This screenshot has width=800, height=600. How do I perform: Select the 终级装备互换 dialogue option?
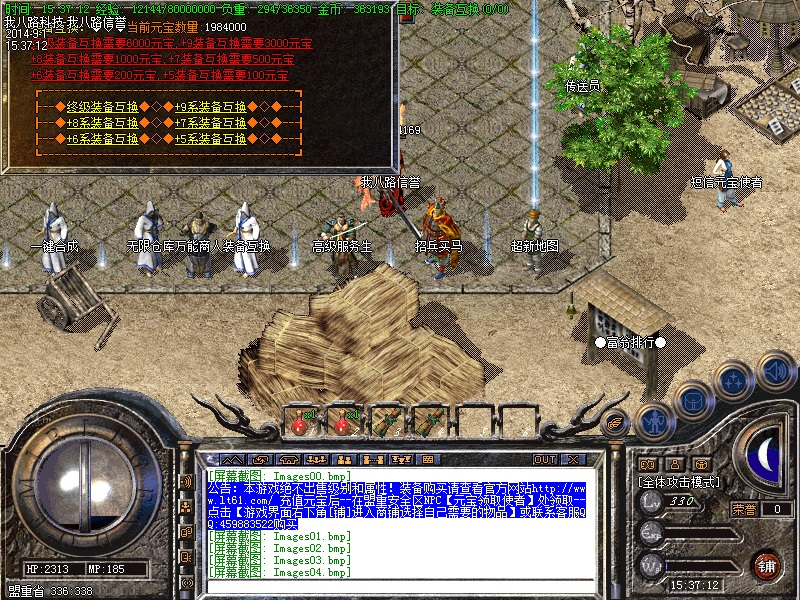102,107
